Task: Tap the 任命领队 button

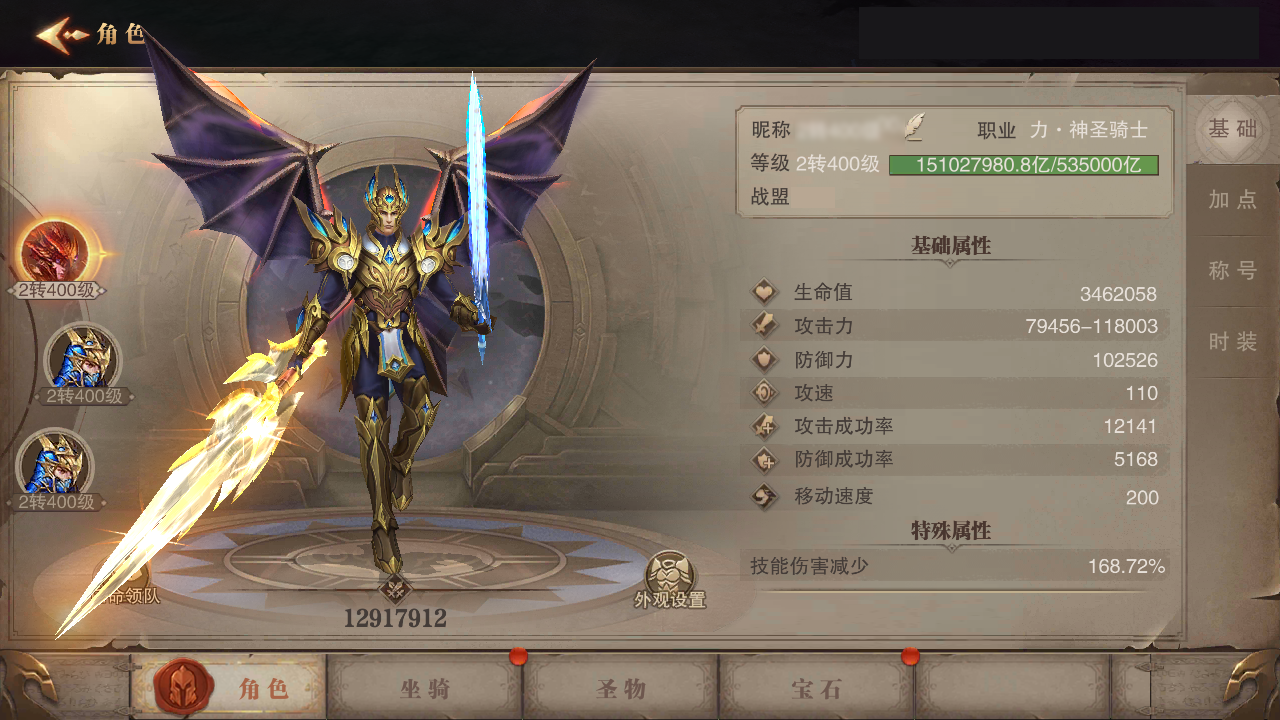Action: pyautogui.click(x=122, y=586)
